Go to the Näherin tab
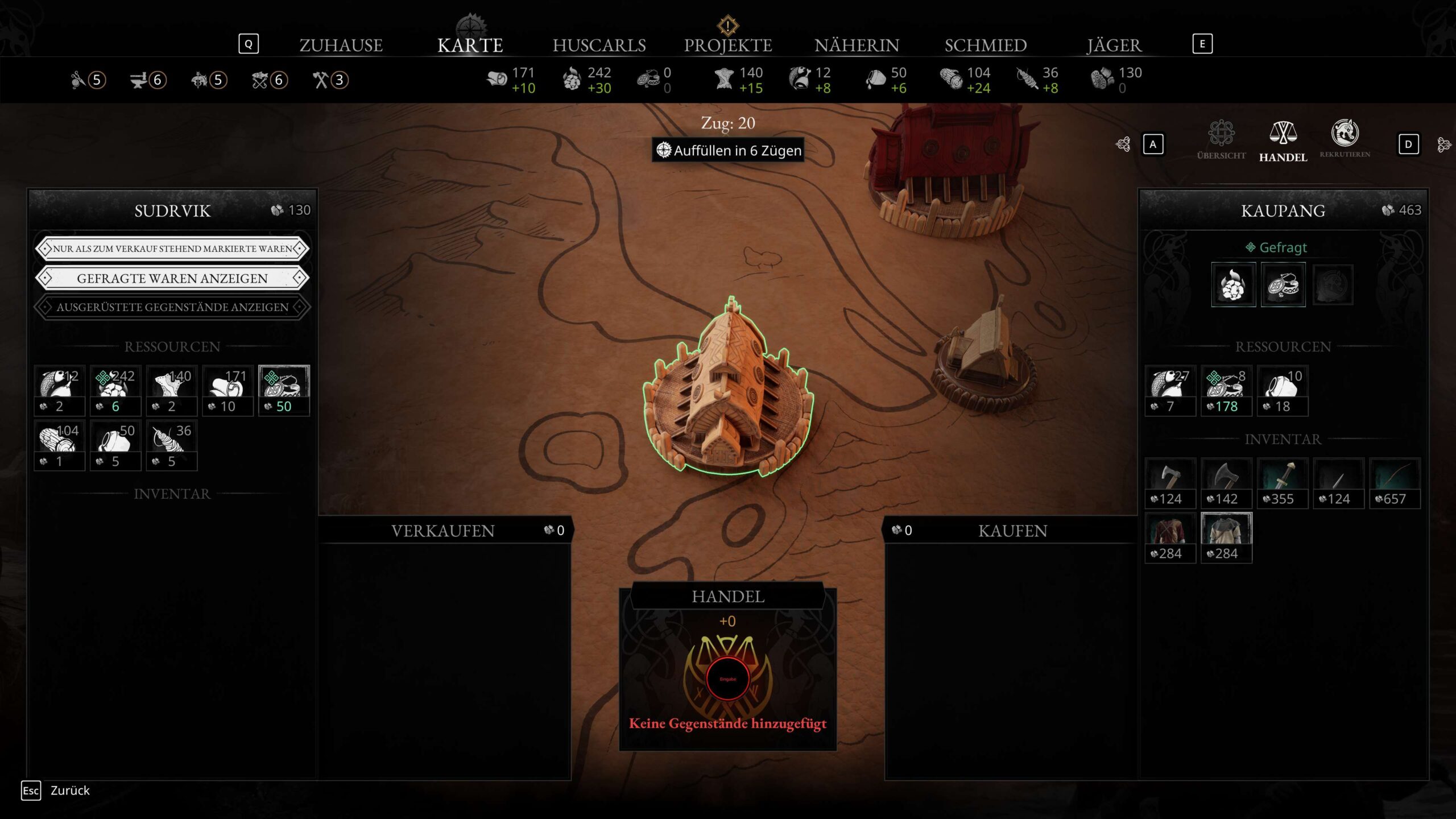 857,45
